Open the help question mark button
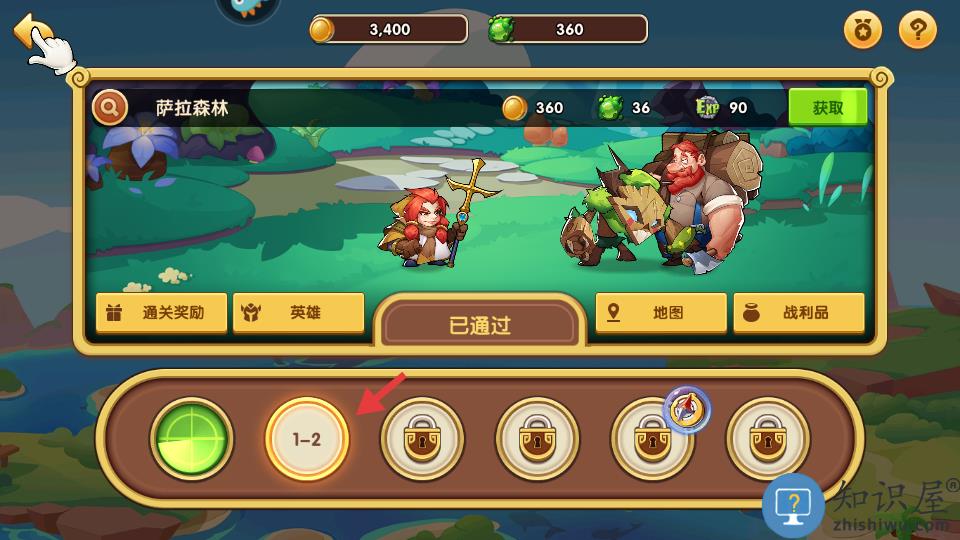Image resolution: width=960 pixels, height=540 pixels. pos(917,31)
